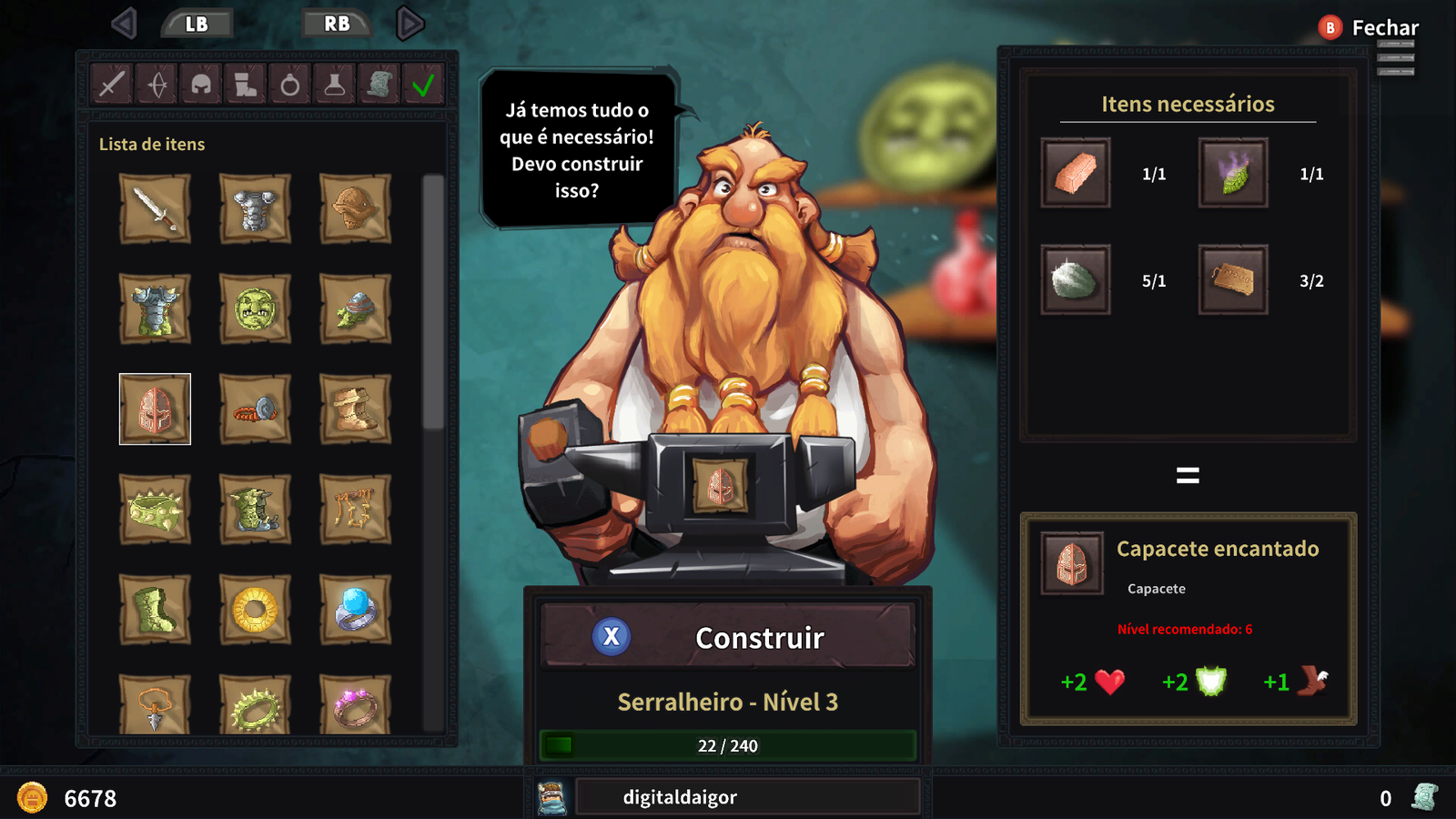Click the item list scrollbar
This screenshot has height=819, width=1456.
[433, 300]
